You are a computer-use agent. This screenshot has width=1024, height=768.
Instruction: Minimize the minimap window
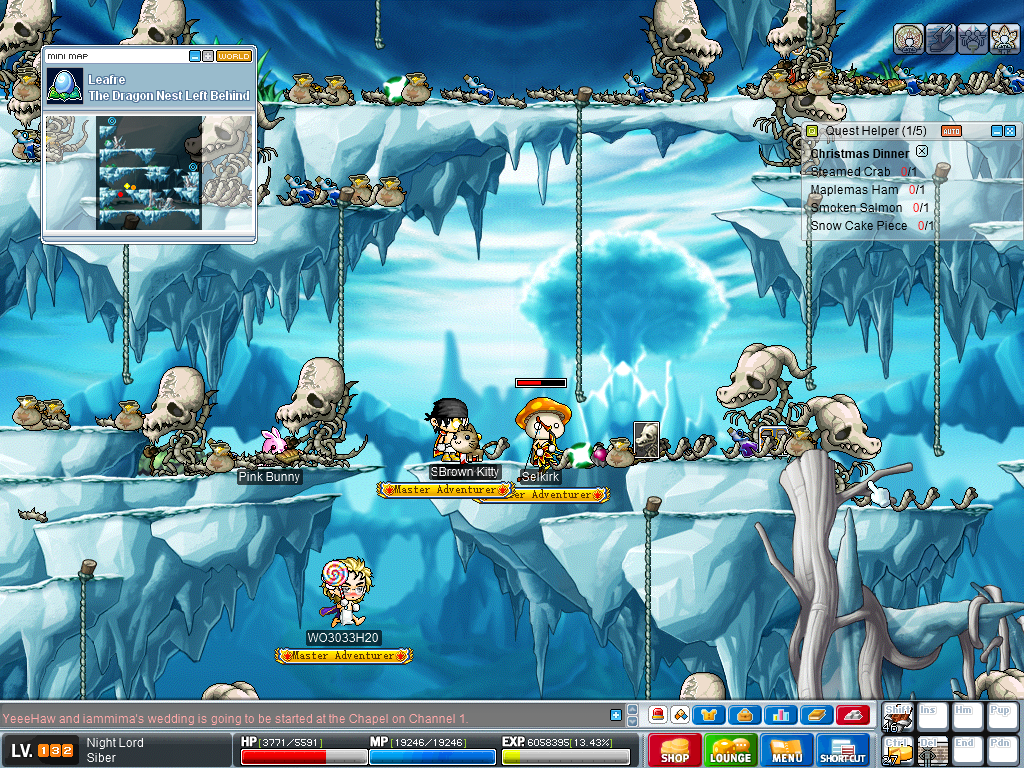point(195,56)
